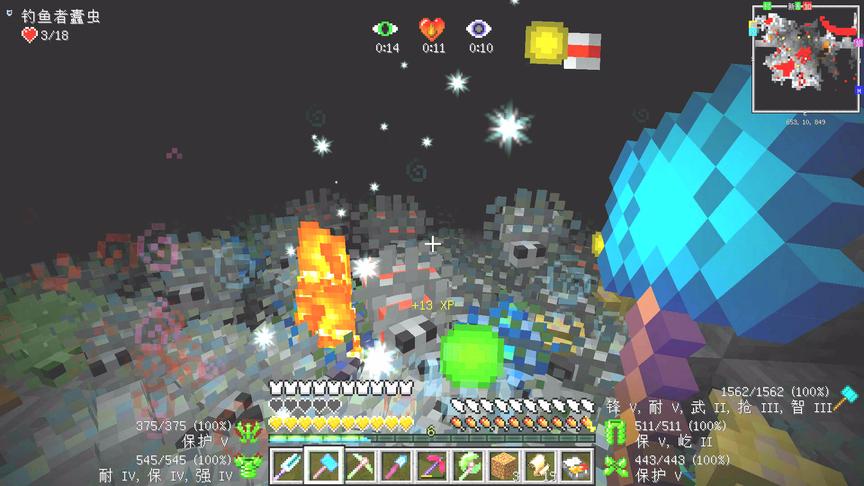Click the green boots durability icon
Viewport: 864px width, 486px height.
coord(616,464)
